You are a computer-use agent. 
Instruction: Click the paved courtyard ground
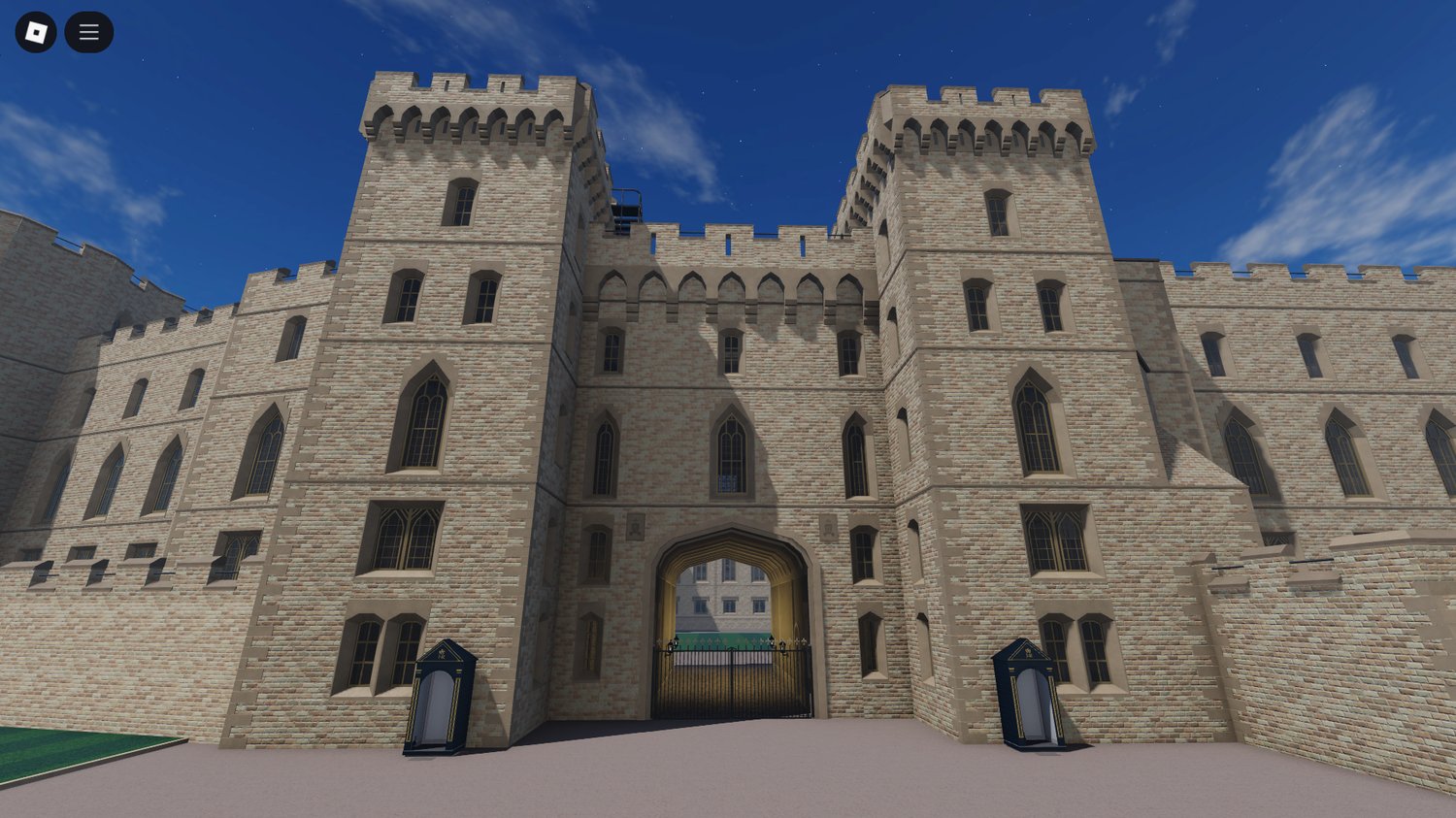tap(728, 786)
